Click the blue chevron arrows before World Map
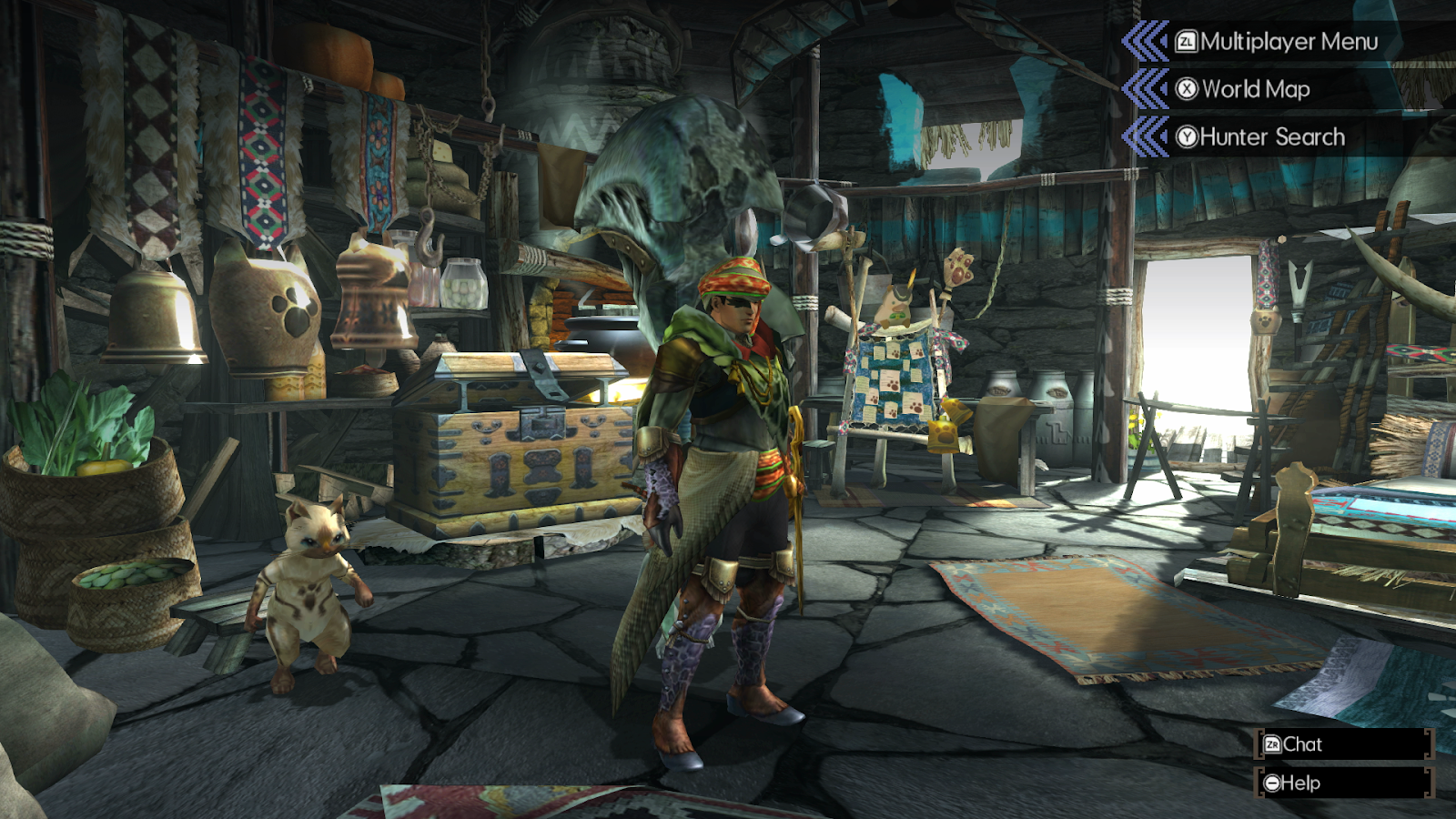Image resolution: width=1456 pixels, height=819 pixels. tap(1147, 89)
